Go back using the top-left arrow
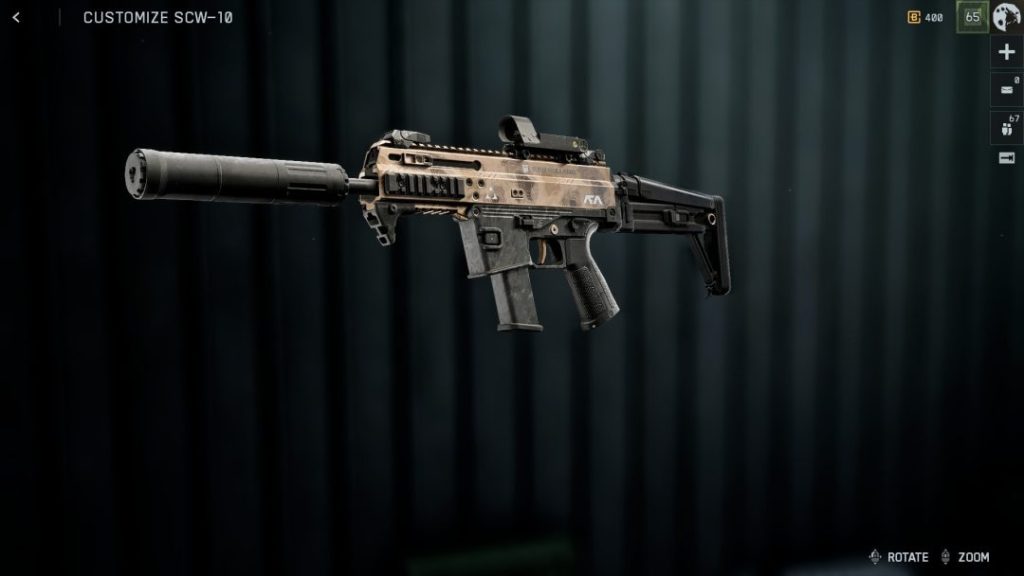Viewport: 1024px width, 576px height. [x=16, y=17]
